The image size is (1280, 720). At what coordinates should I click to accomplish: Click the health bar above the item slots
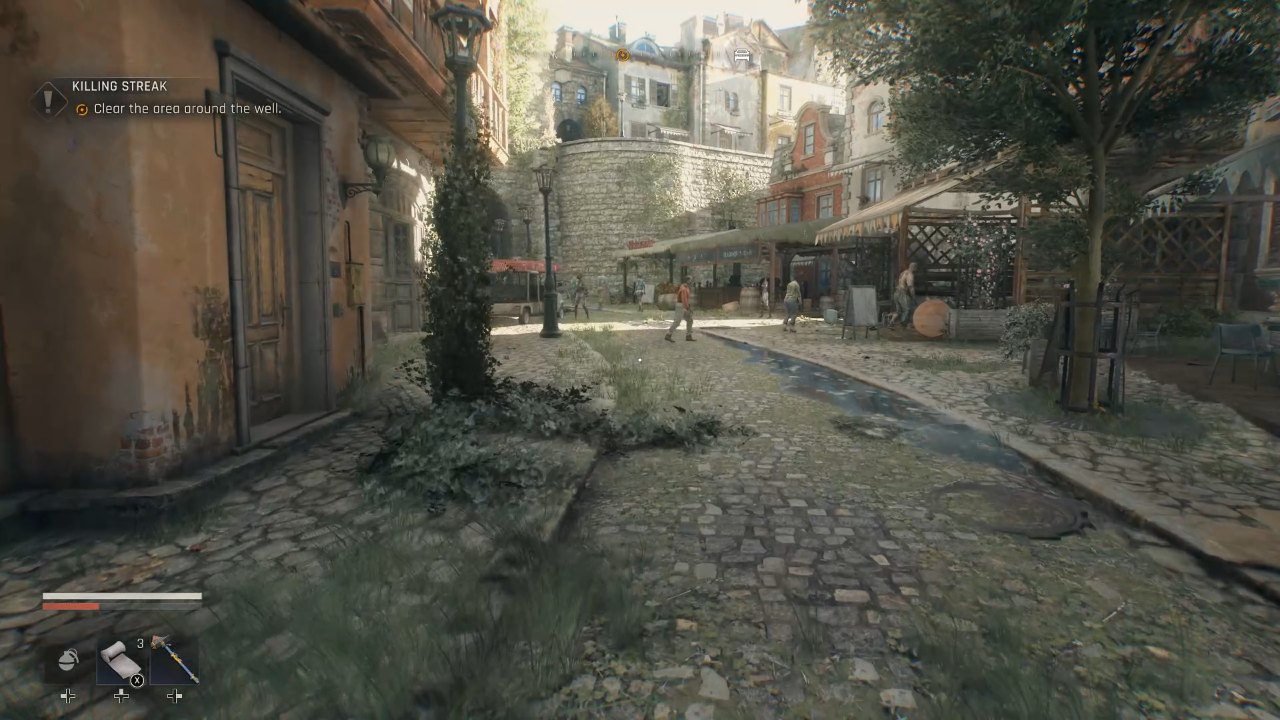point(120,594)
